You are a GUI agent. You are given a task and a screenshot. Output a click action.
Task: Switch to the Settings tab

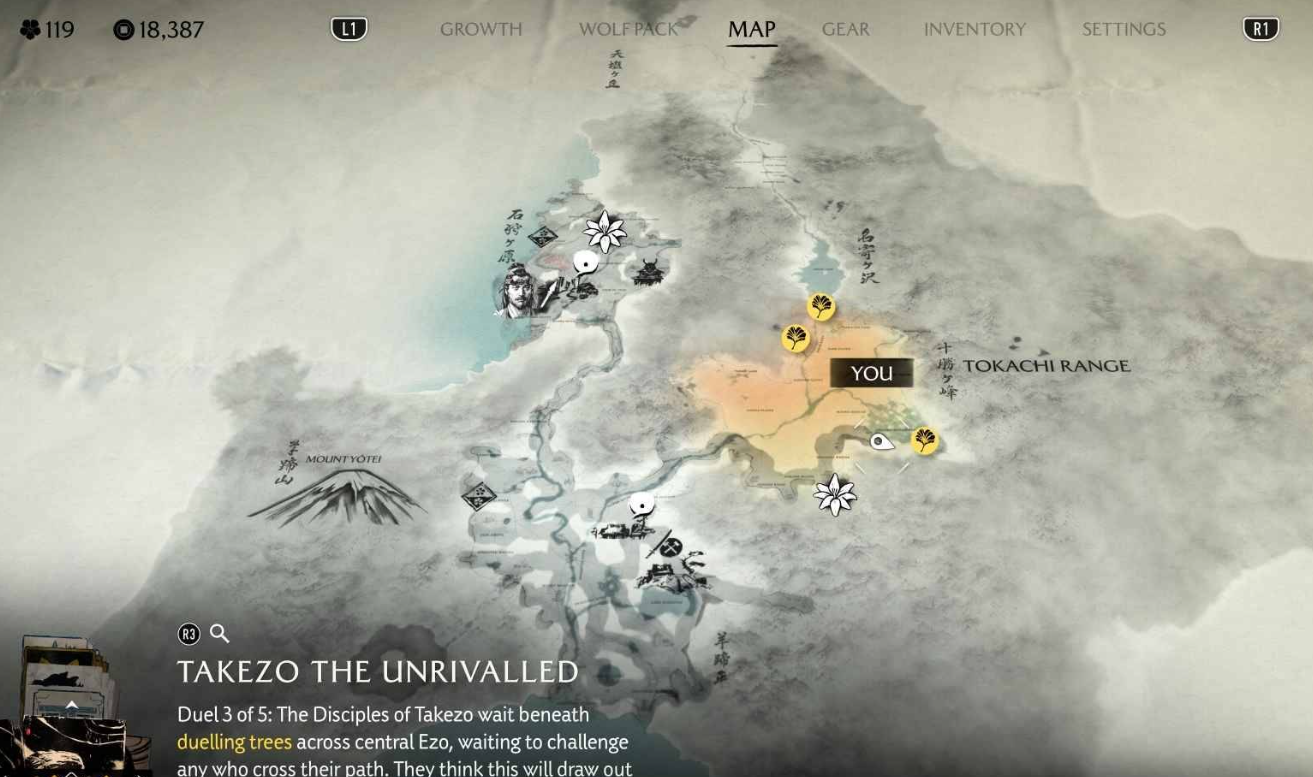(x=1123, y=29)
